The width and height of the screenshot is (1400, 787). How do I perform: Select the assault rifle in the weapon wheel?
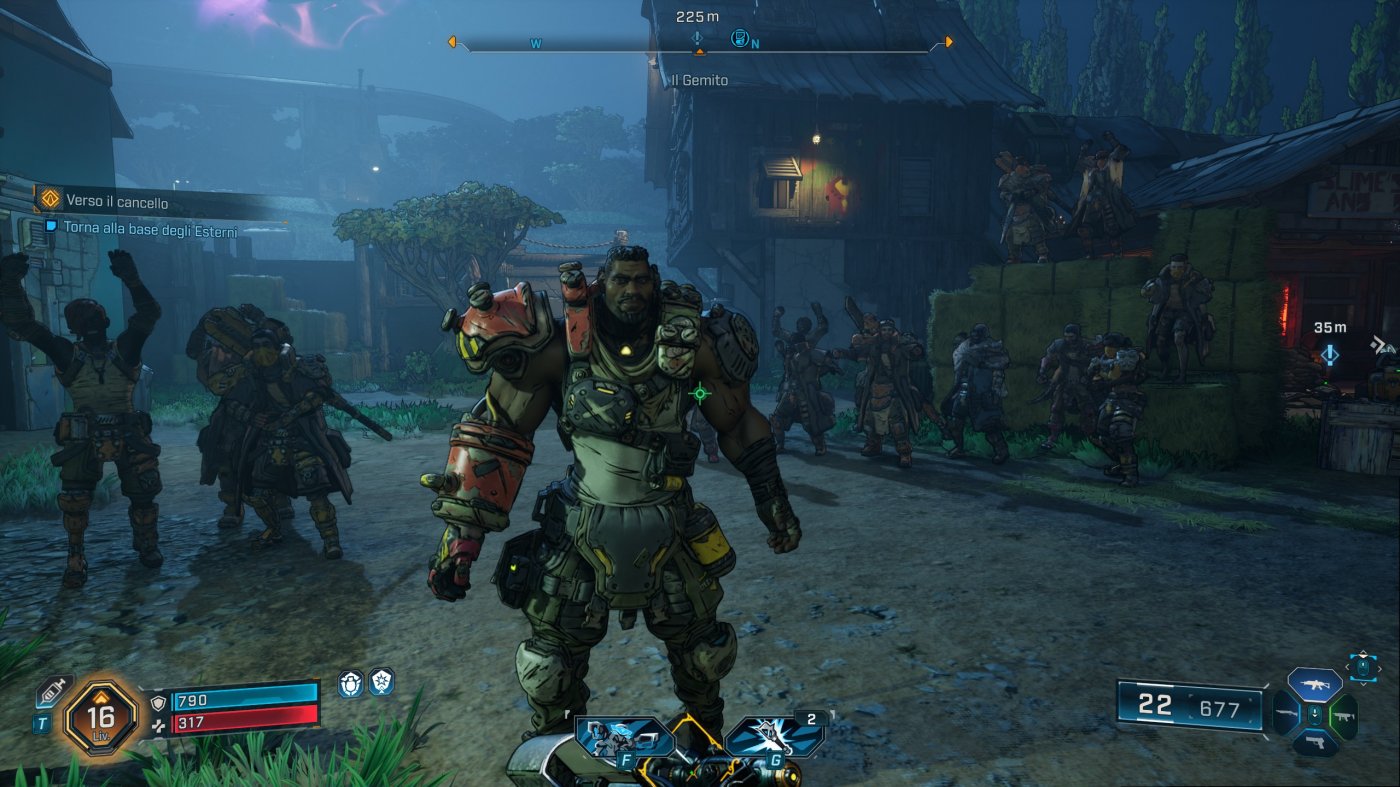(1315, 684)
